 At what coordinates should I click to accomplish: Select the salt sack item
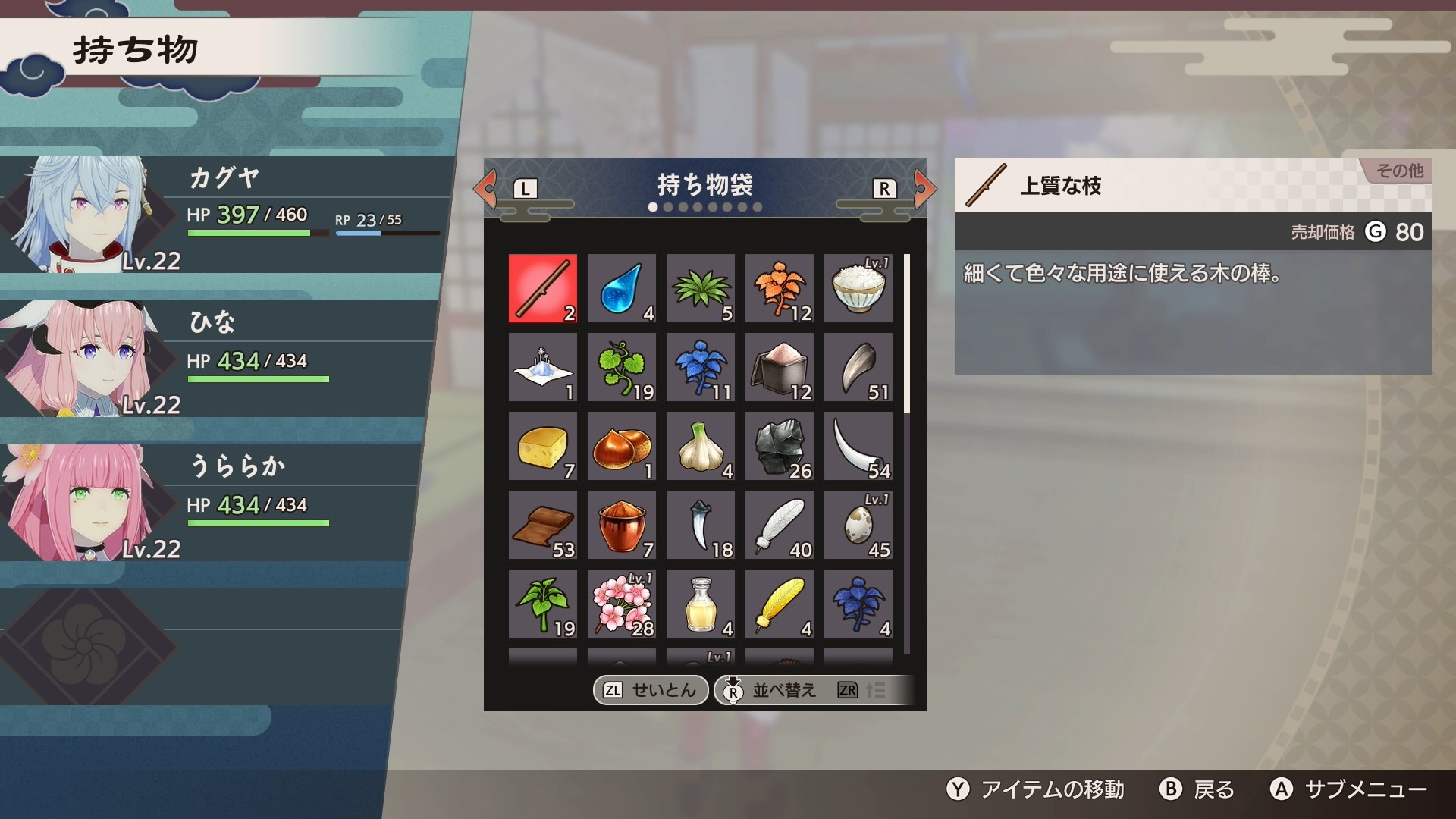click(779, 367)
